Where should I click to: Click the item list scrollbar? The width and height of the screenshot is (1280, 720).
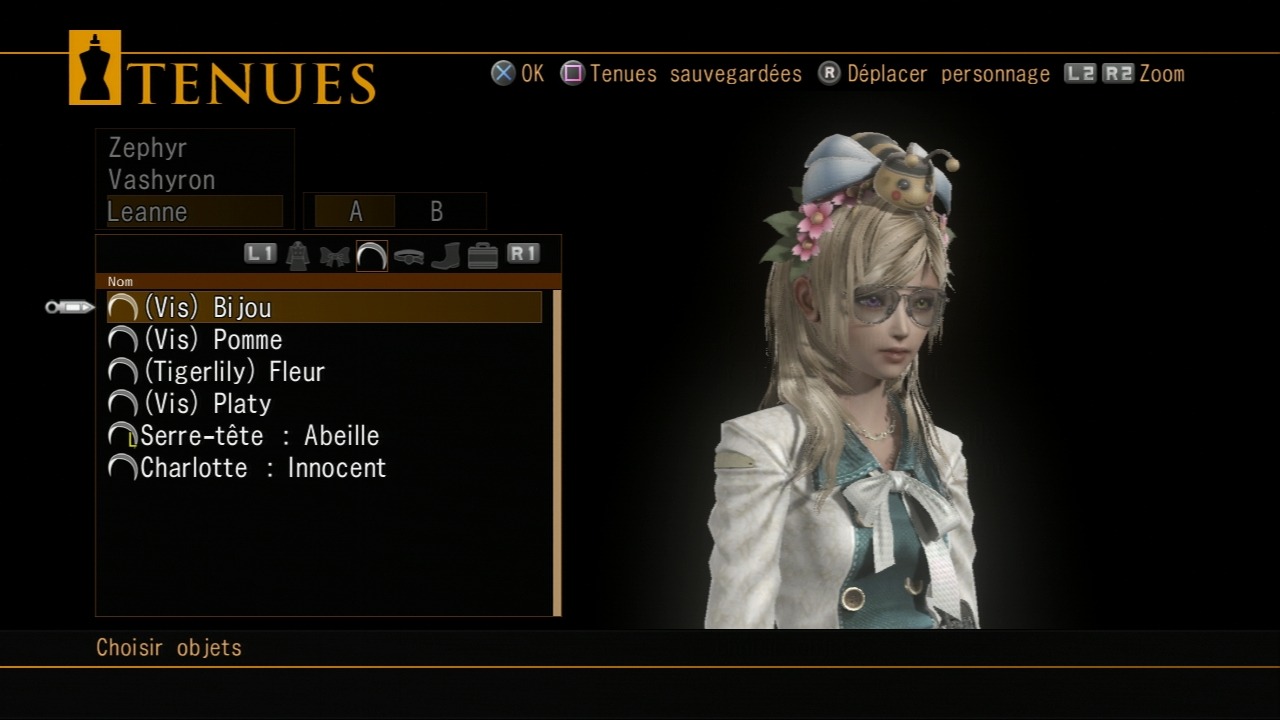[557, 452]
